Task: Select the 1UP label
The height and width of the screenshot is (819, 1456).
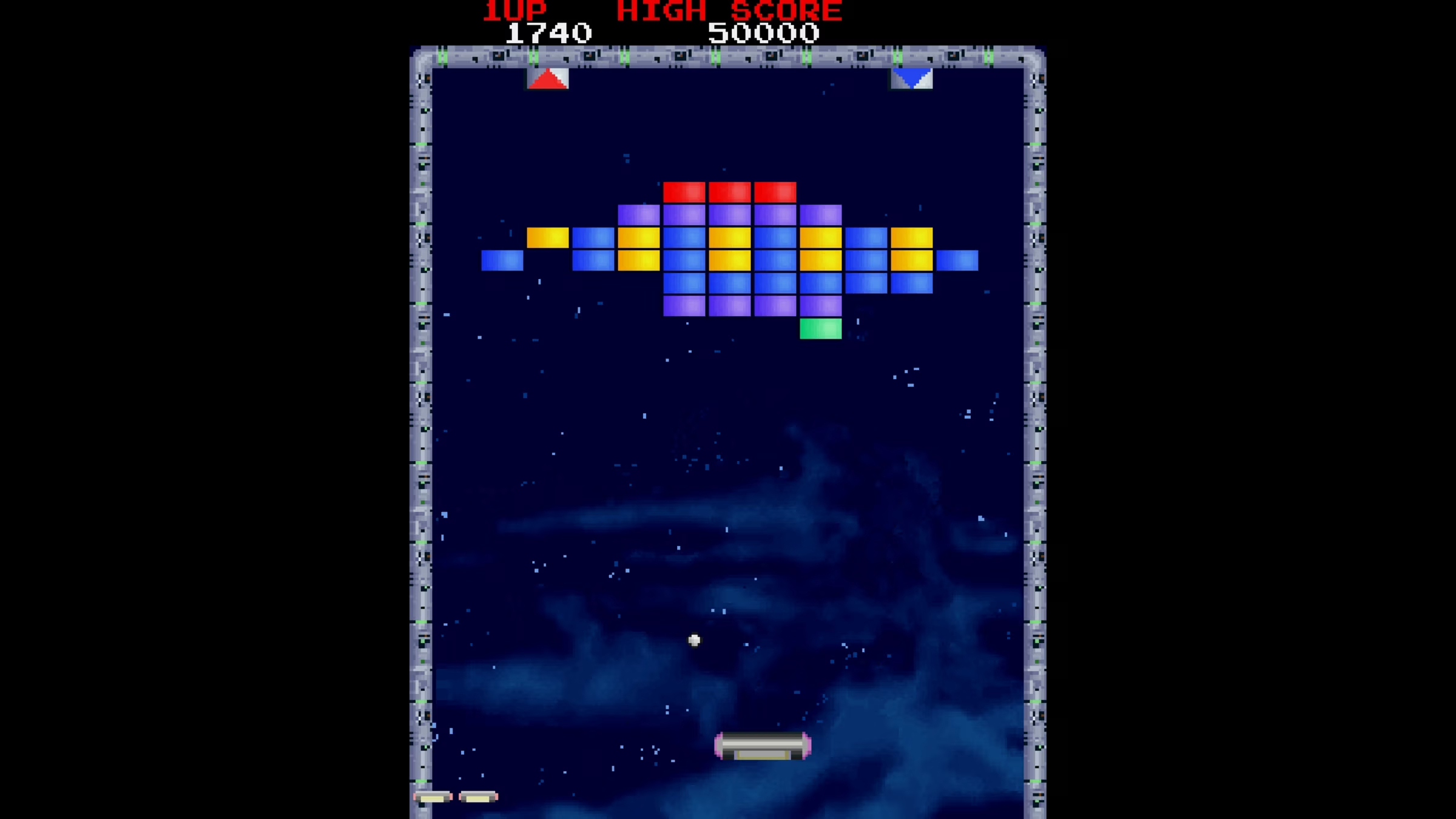Action: (514, 9)
